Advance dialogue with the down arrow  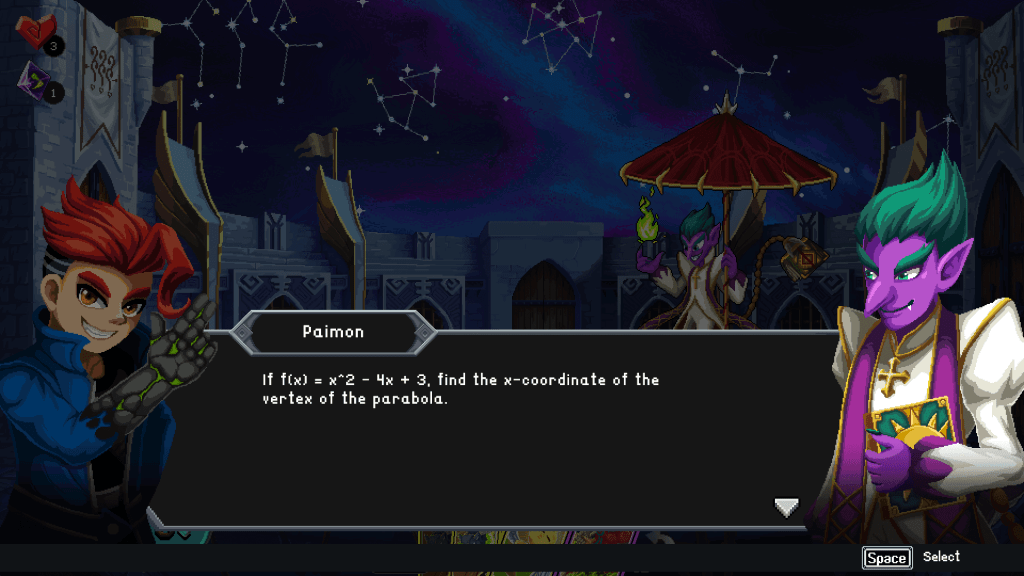point(787,508)
